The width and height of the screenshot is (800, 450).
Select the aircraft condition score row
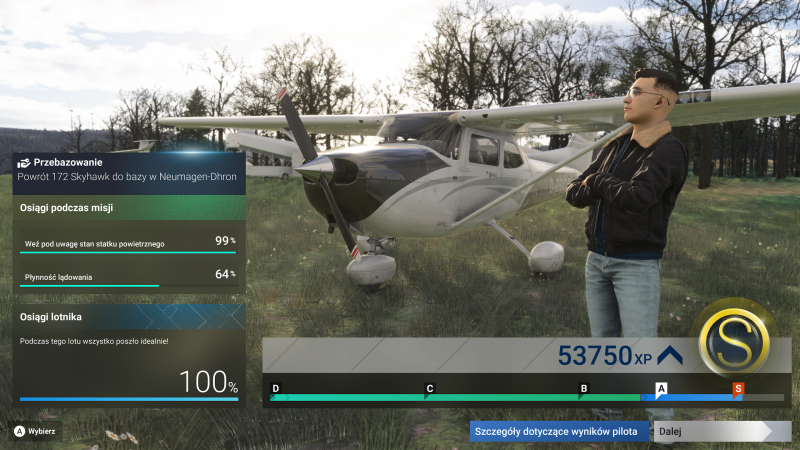[x=128, y=242]
